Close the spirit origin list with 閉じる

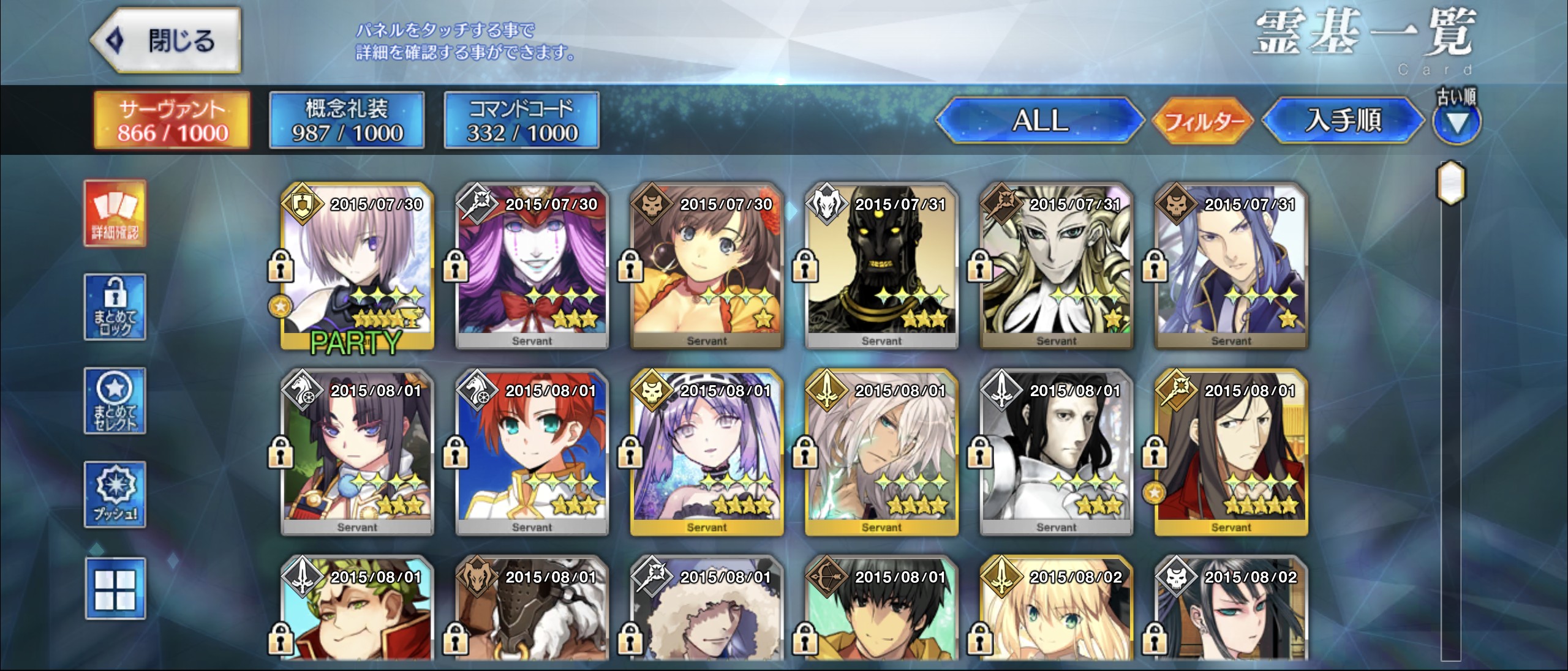[x=167, y=40]
